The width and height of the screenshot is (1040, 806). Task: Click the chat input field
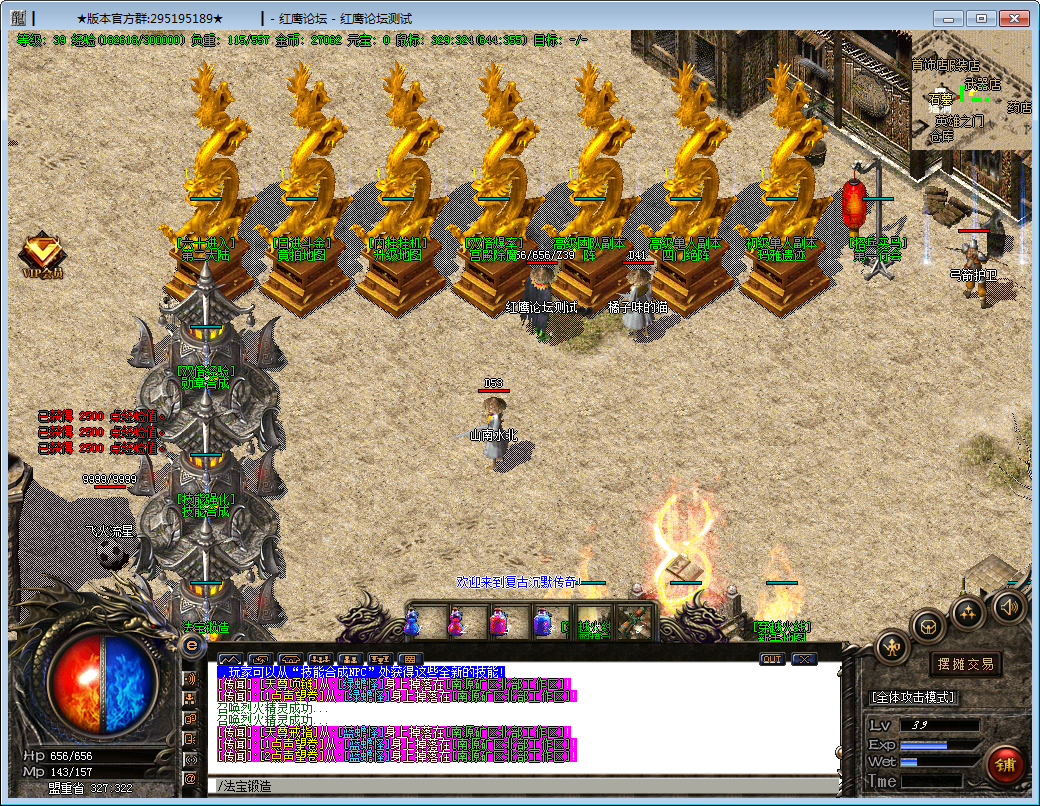520,786
